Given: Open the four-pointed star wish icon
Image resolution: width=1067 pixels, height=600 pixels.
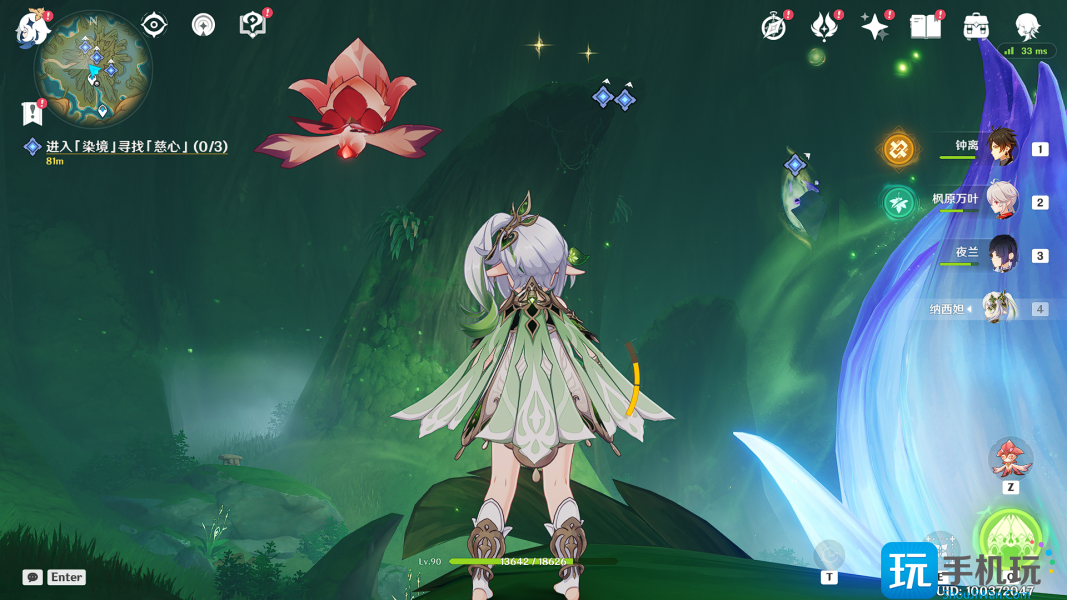Looking at the screenshot, I should [x=875, y=27].
